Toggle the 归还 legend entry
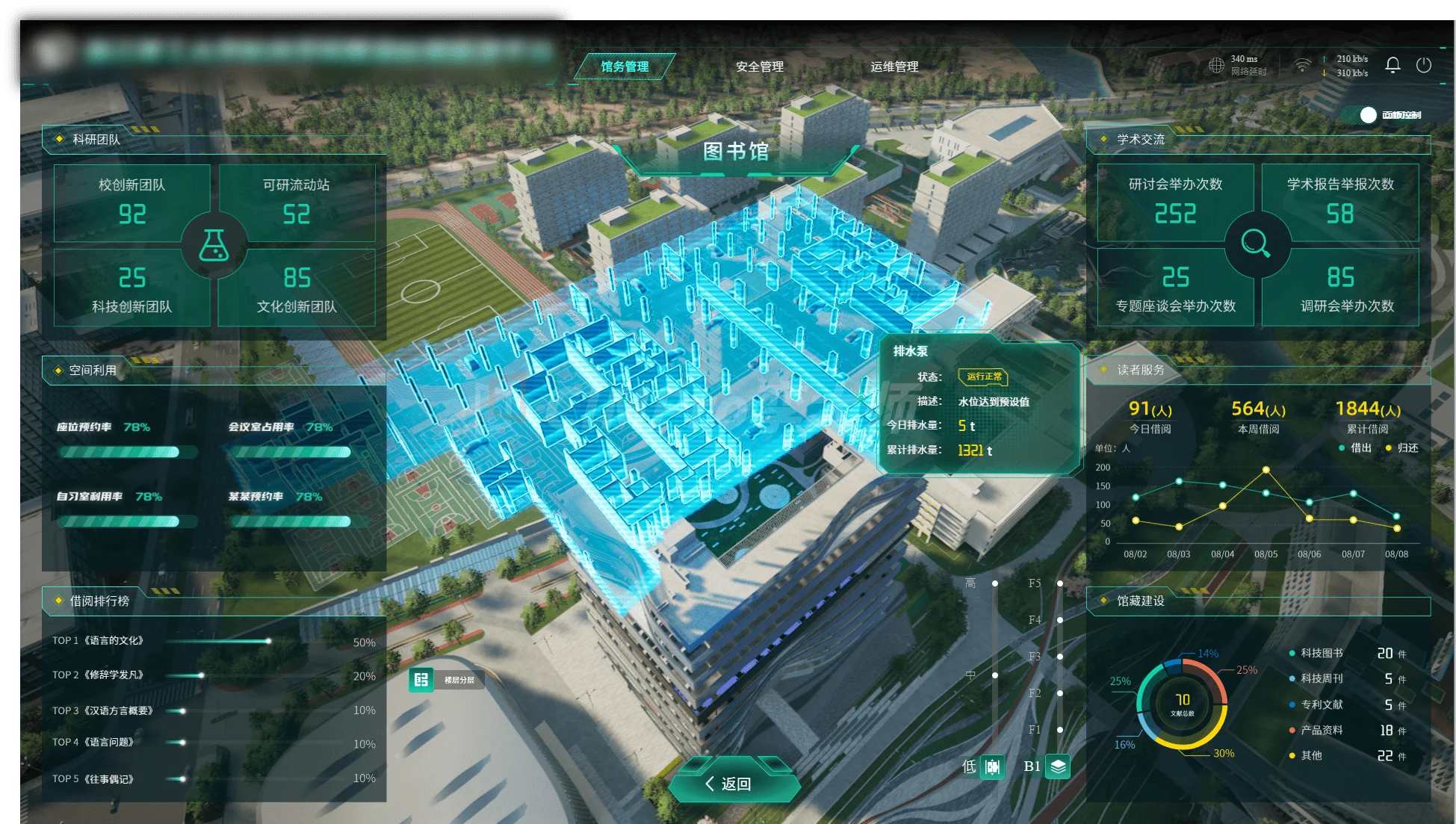1456x824 pixels. pos(1402,448)
